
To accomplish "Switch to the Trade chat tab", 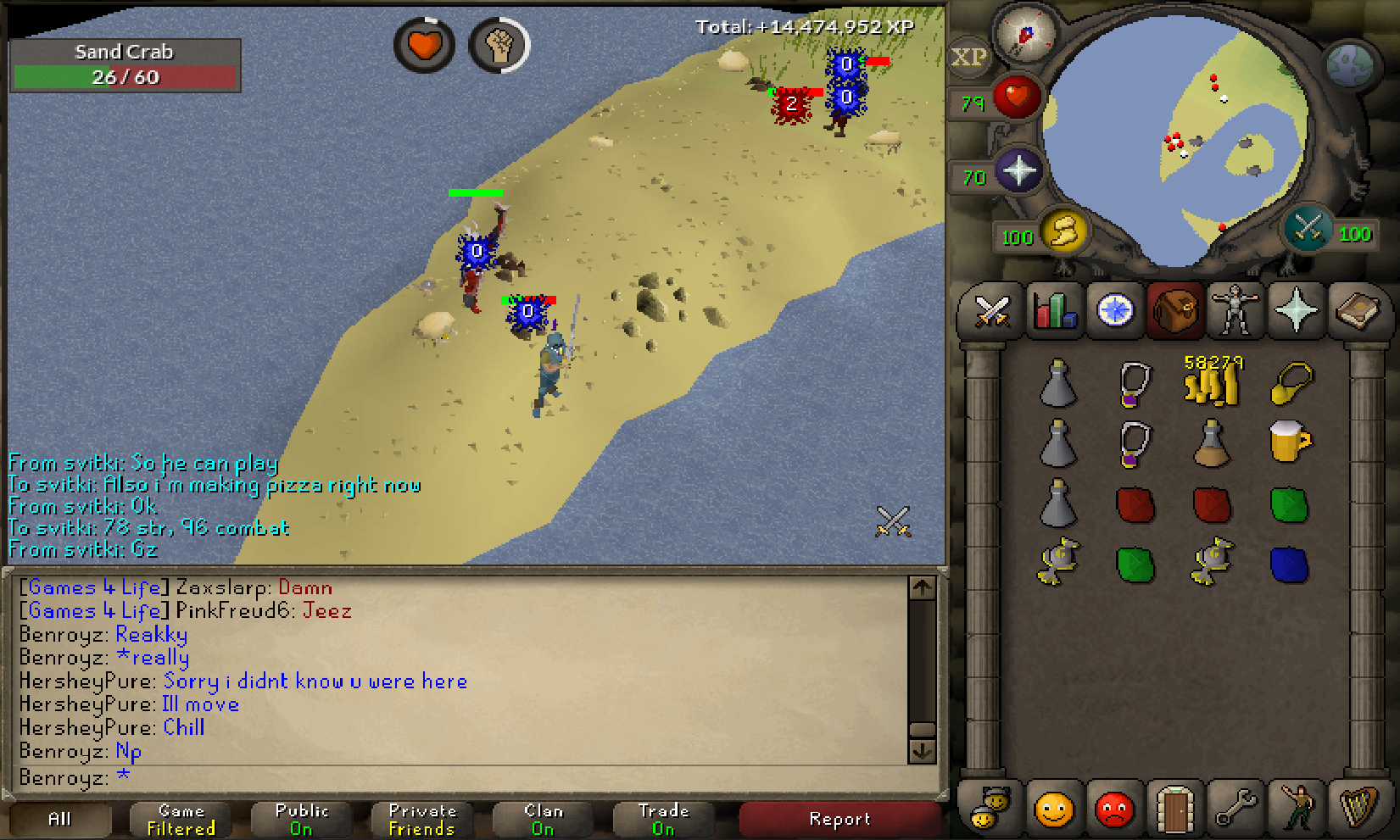I will coord(663,819).
